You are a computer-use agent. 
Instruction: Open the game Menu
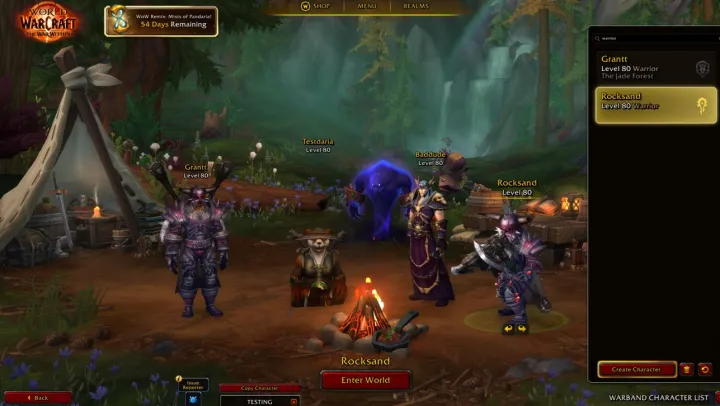coord(367,6)
